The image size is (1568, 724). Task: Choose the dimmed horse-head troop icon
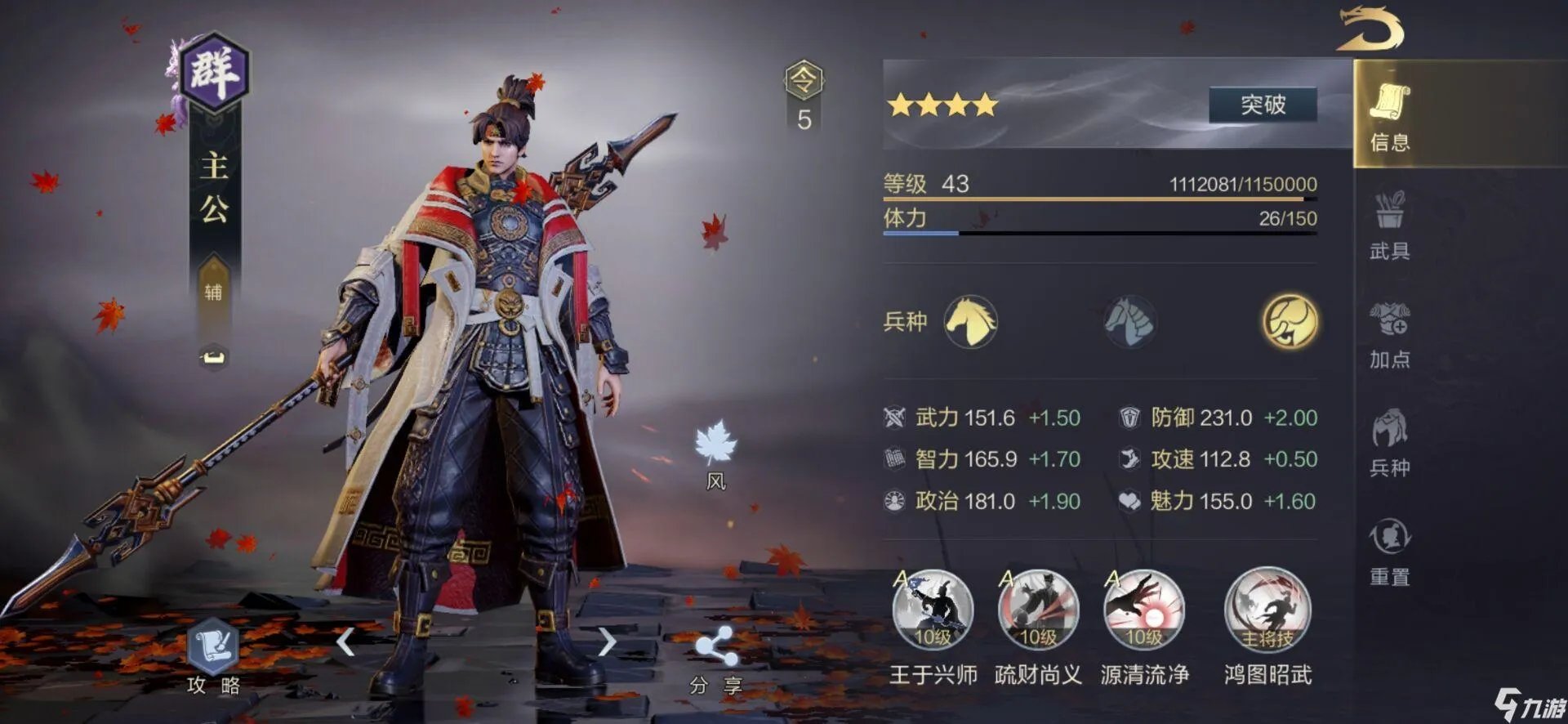pyautogui.click(x=1129, y=321)
